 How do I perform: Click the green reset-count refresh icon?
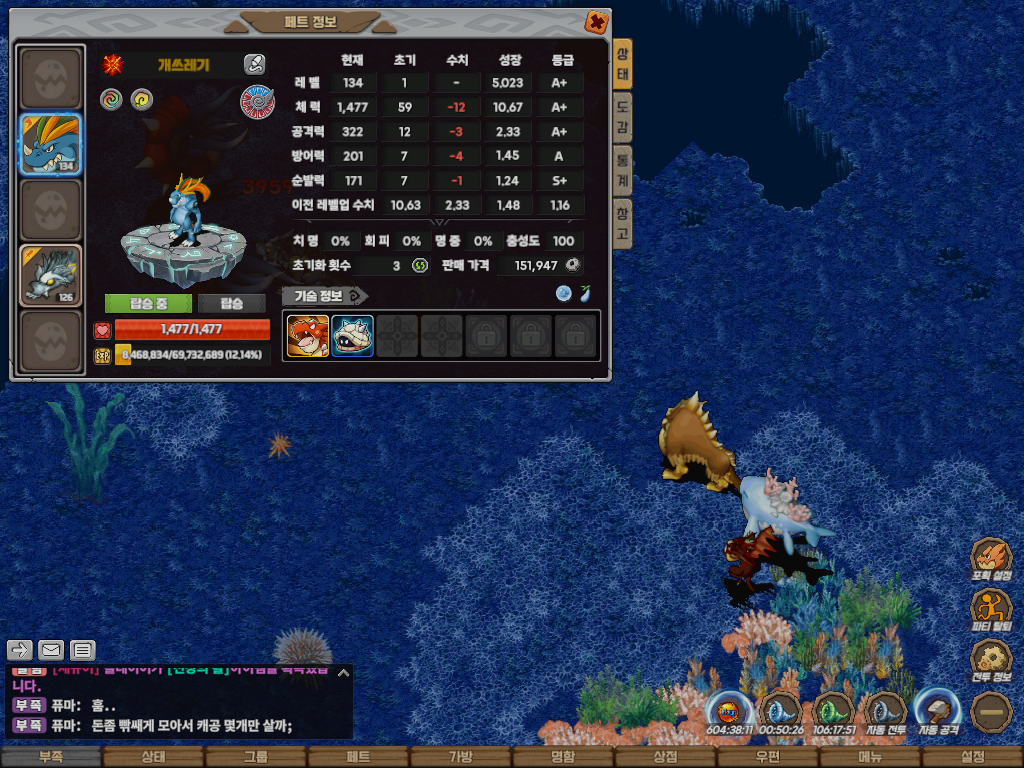click(x=421, y=265)
